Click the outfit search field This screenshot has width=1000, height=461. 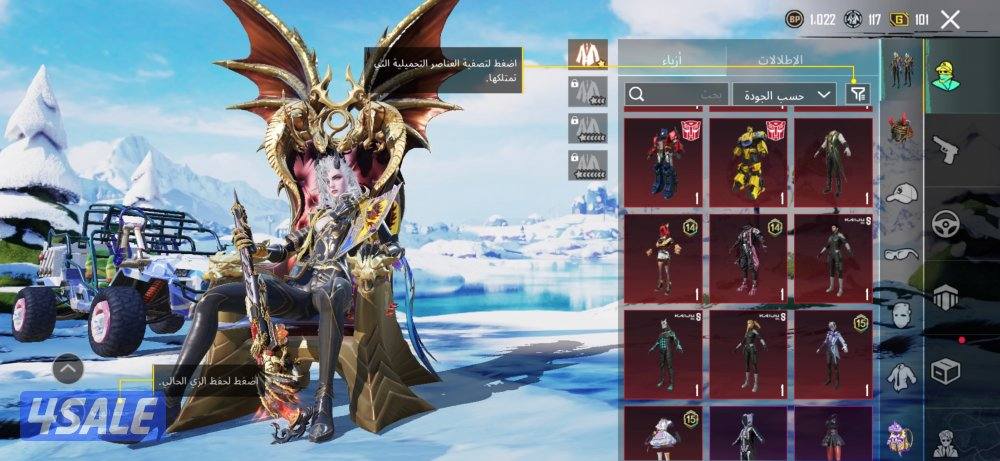(676, 94)
